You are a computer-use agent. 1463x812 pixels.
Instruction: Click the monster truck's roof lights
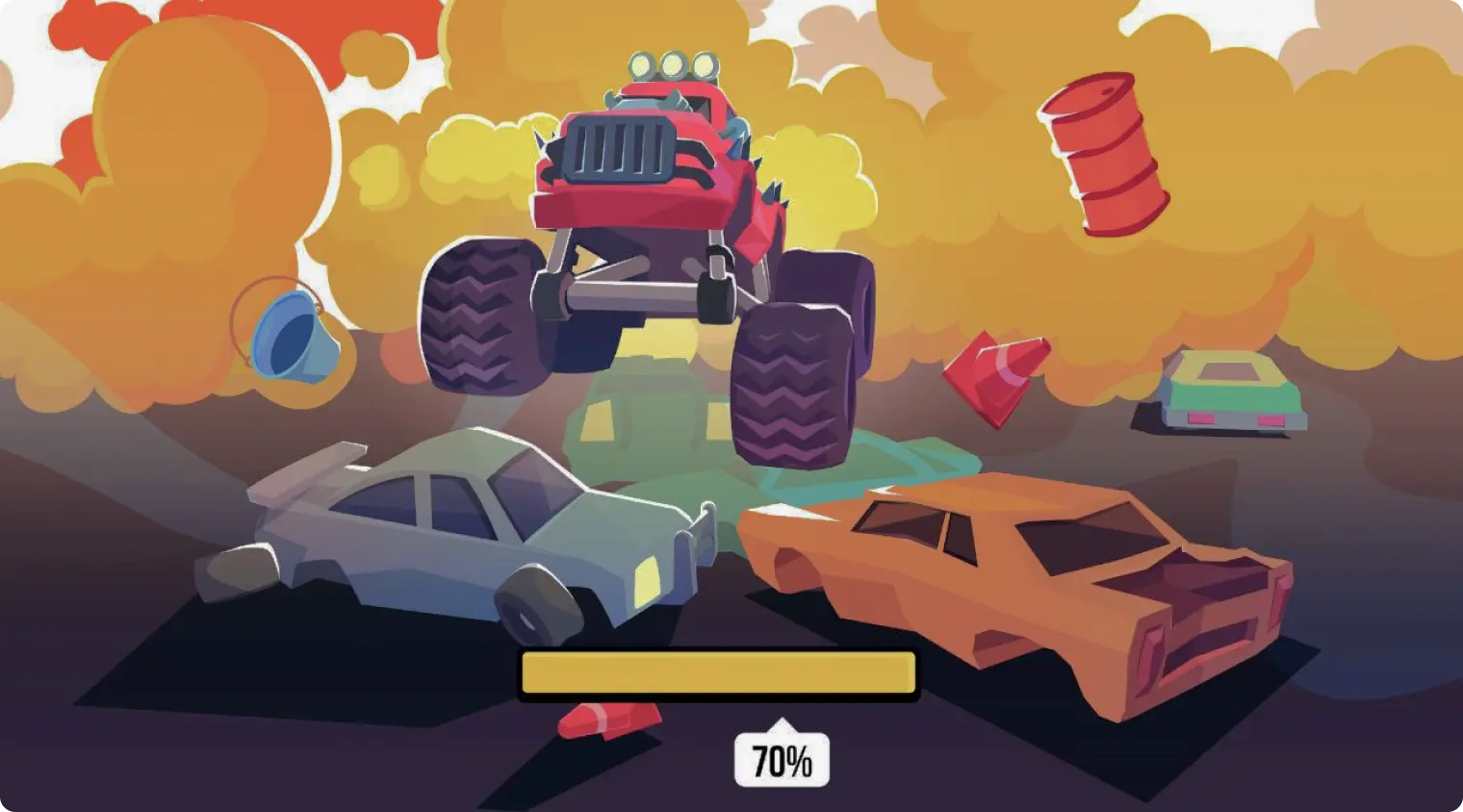669,63
